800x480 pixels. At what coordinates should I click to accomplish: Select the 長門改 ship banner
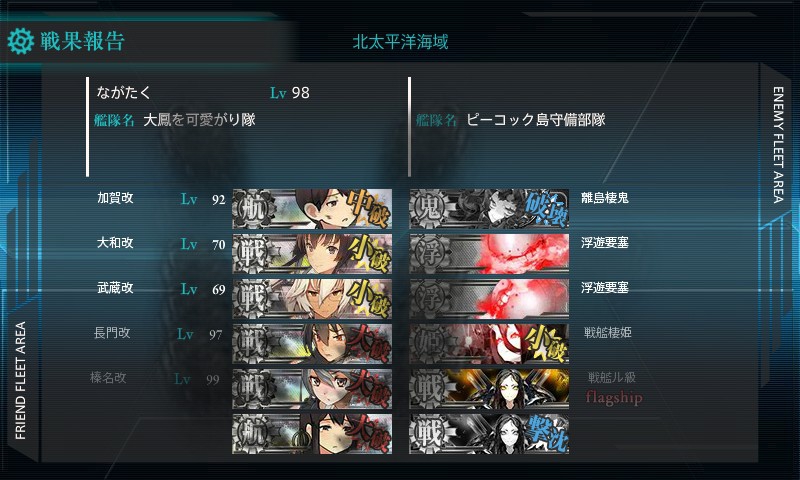point(310,343)
